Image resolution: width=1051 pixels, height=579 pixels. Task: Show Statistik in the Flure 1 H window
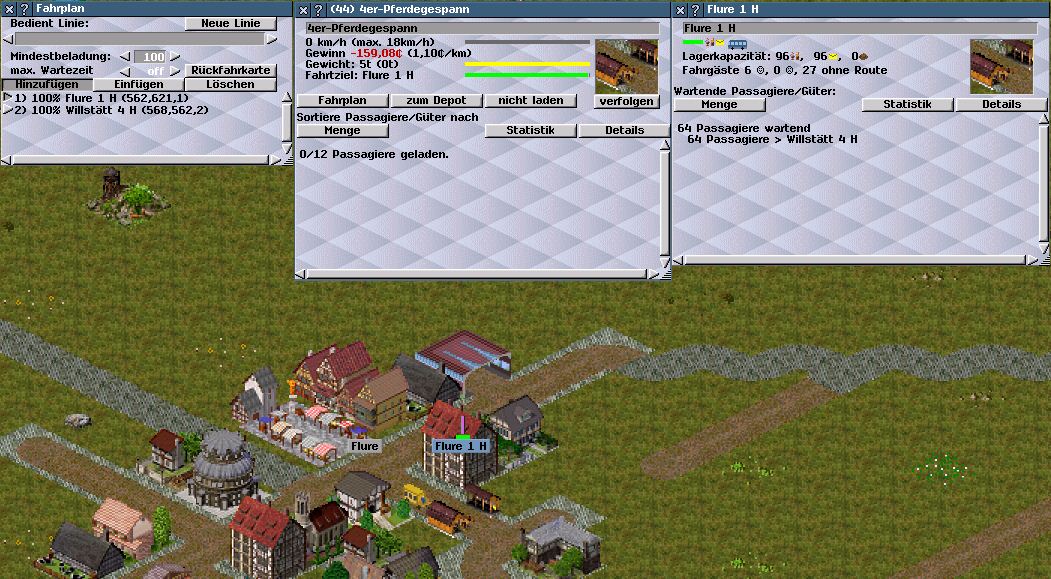pyautogui.click(x=907, y=104)
